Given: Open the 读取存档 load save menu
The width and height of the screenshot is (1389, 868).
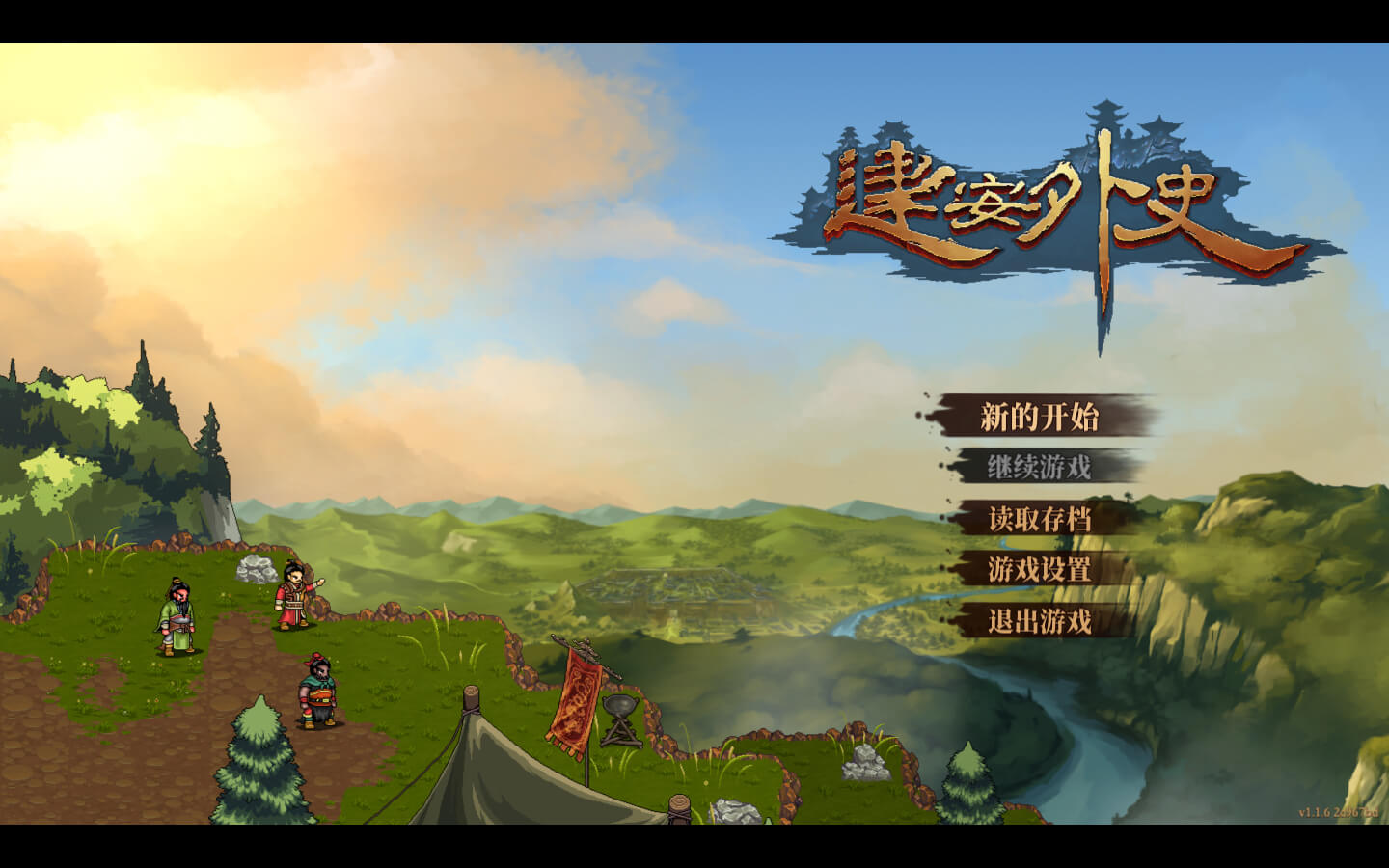Looking at the screenshot, I should point(1039,519).
